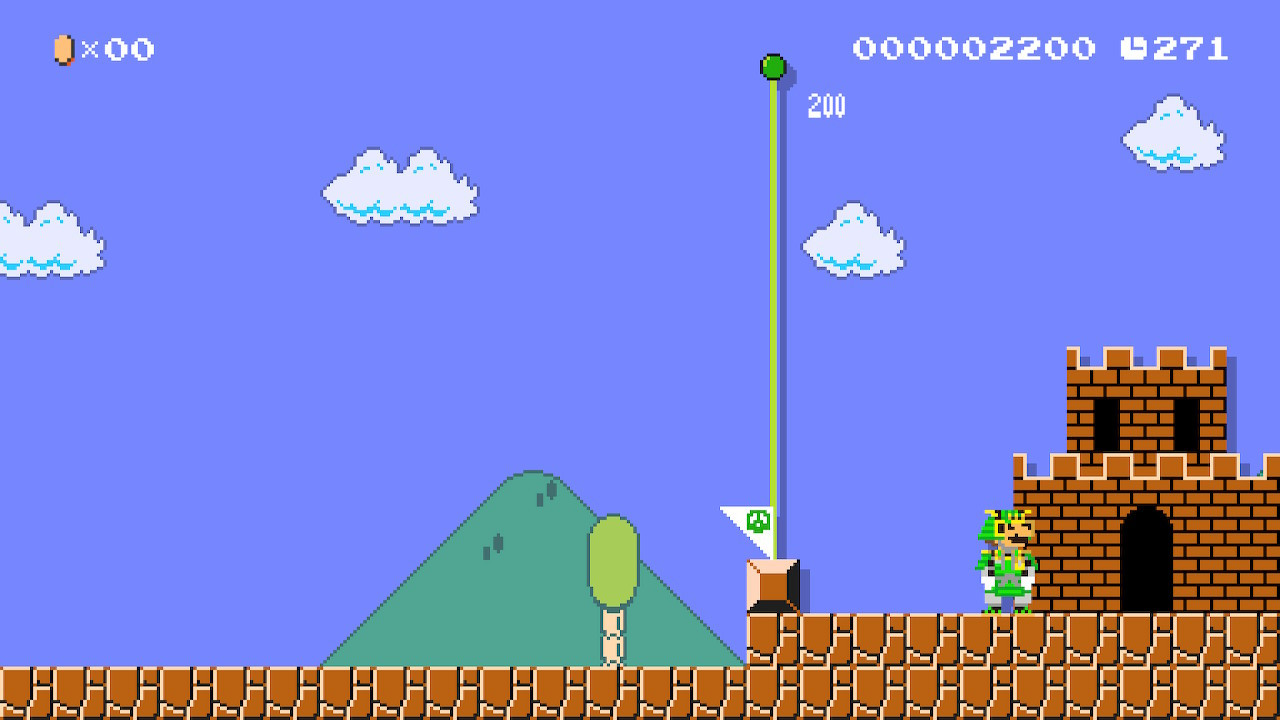Screen dimensions: 1280x720
Task: Click the 200 points popup text
Action: [824, 104]
